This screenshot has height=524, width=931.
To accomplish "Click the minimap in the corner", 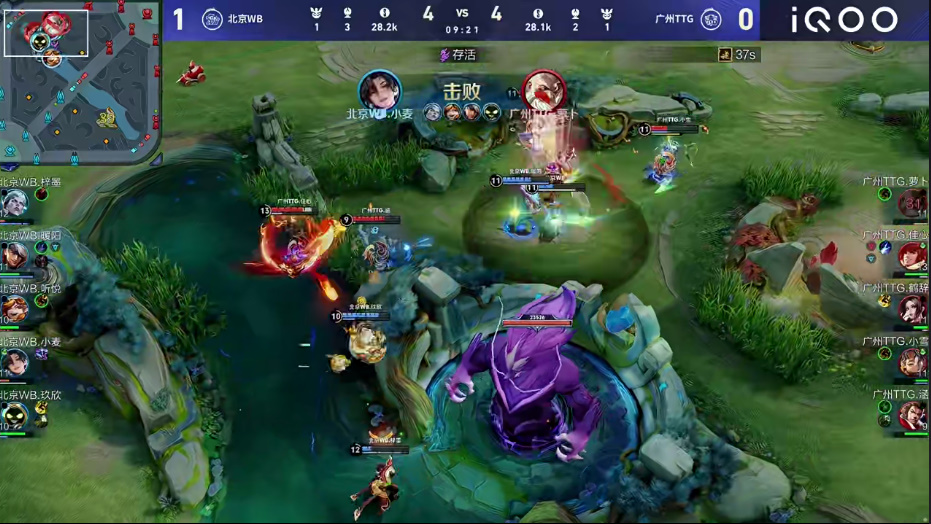I will 80,82.
